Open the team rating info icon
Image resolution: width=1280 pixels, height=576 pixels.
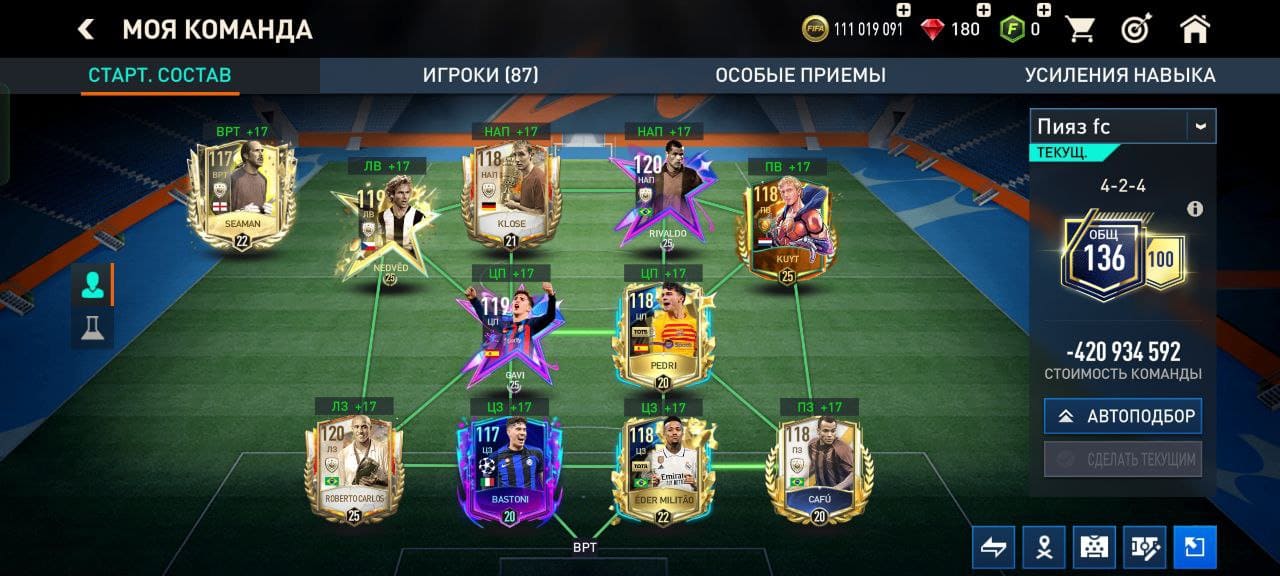pos(1194,209)
